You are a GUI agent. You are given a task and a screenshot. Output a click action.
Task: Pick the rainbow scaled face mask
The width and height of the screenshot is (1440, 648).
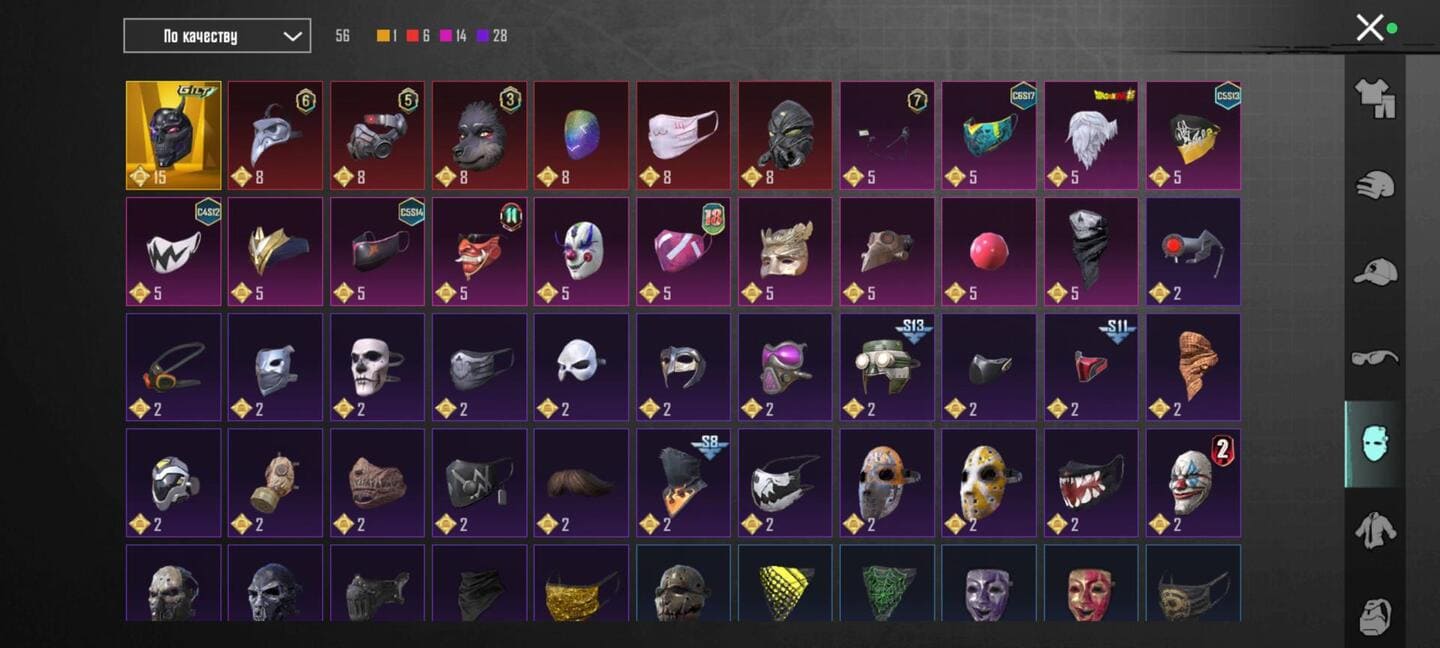581,135
